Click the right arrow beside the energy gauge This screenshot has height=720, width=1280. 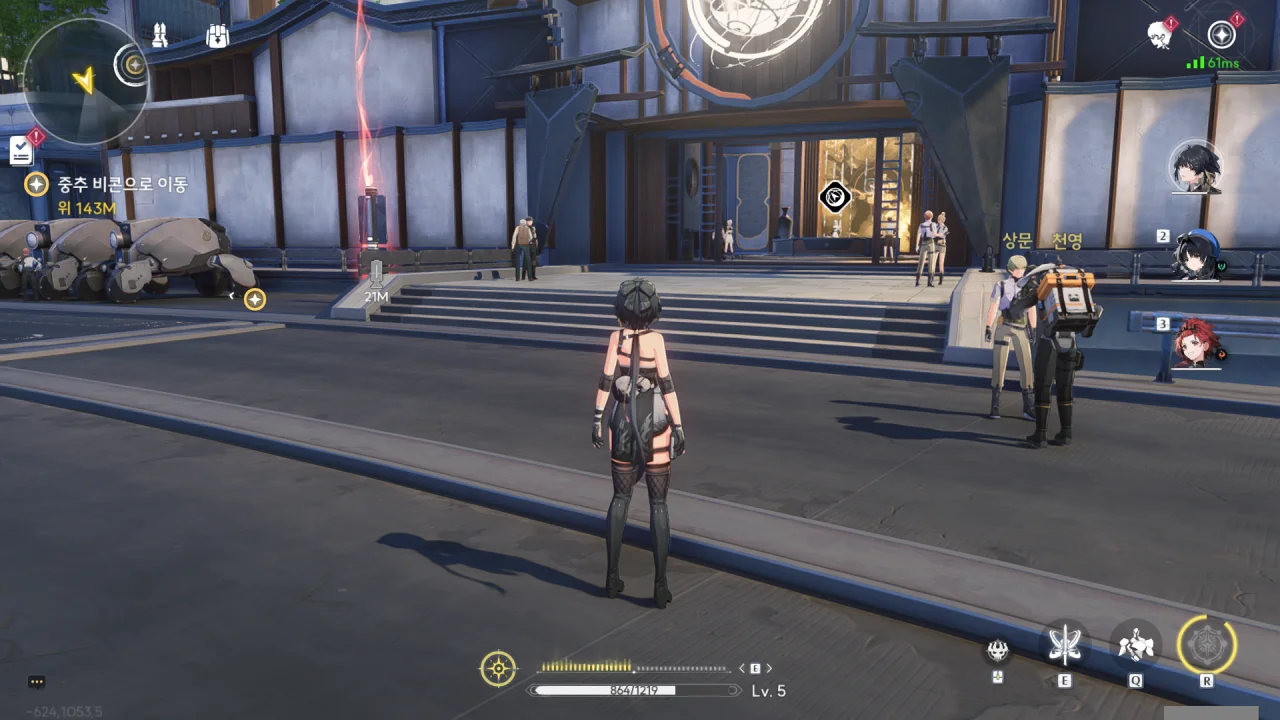[768, 668]
